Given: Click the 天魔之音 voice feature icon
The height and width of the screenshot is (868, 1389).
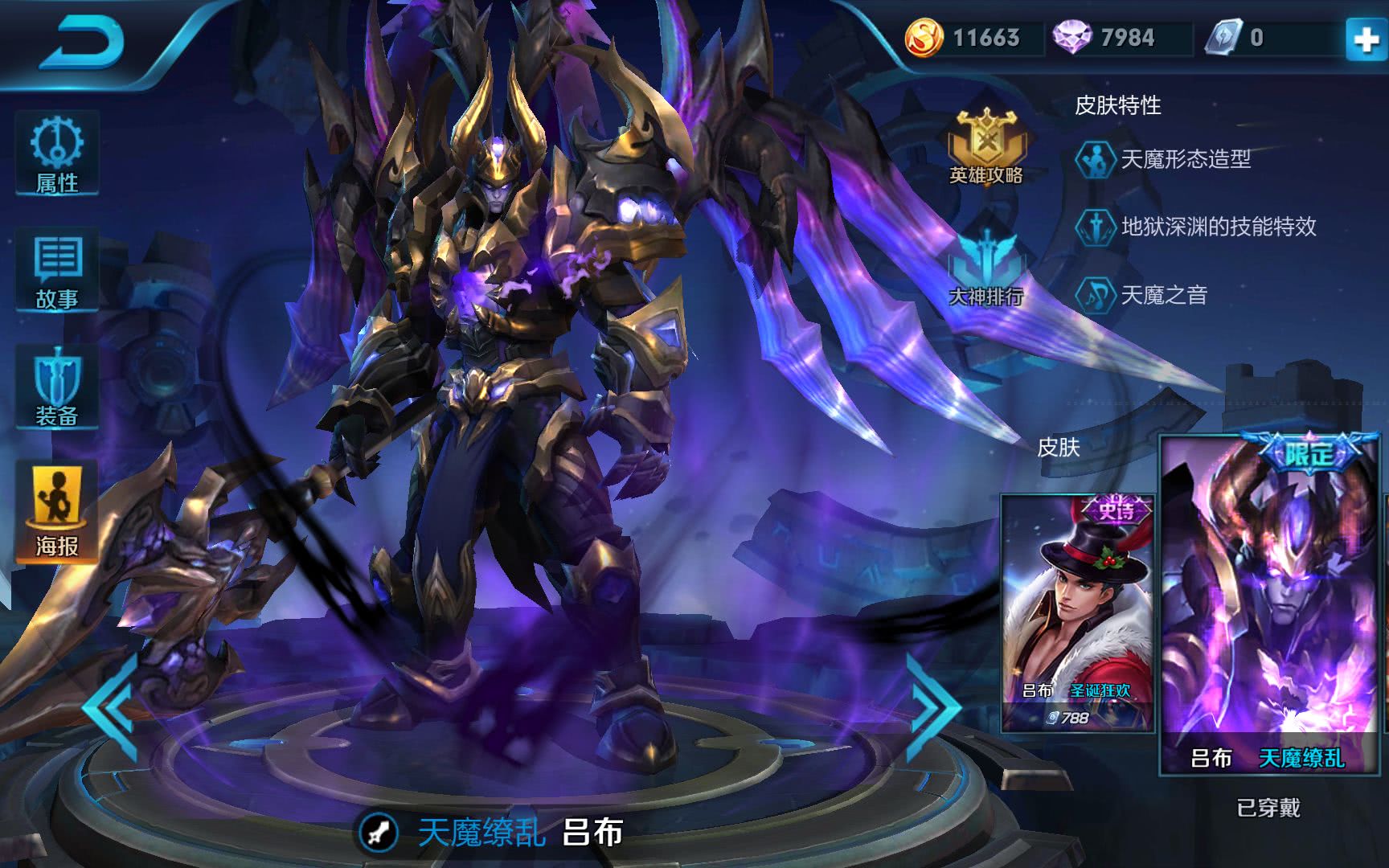Looking at the screenshot, I should click(1095, 296).
